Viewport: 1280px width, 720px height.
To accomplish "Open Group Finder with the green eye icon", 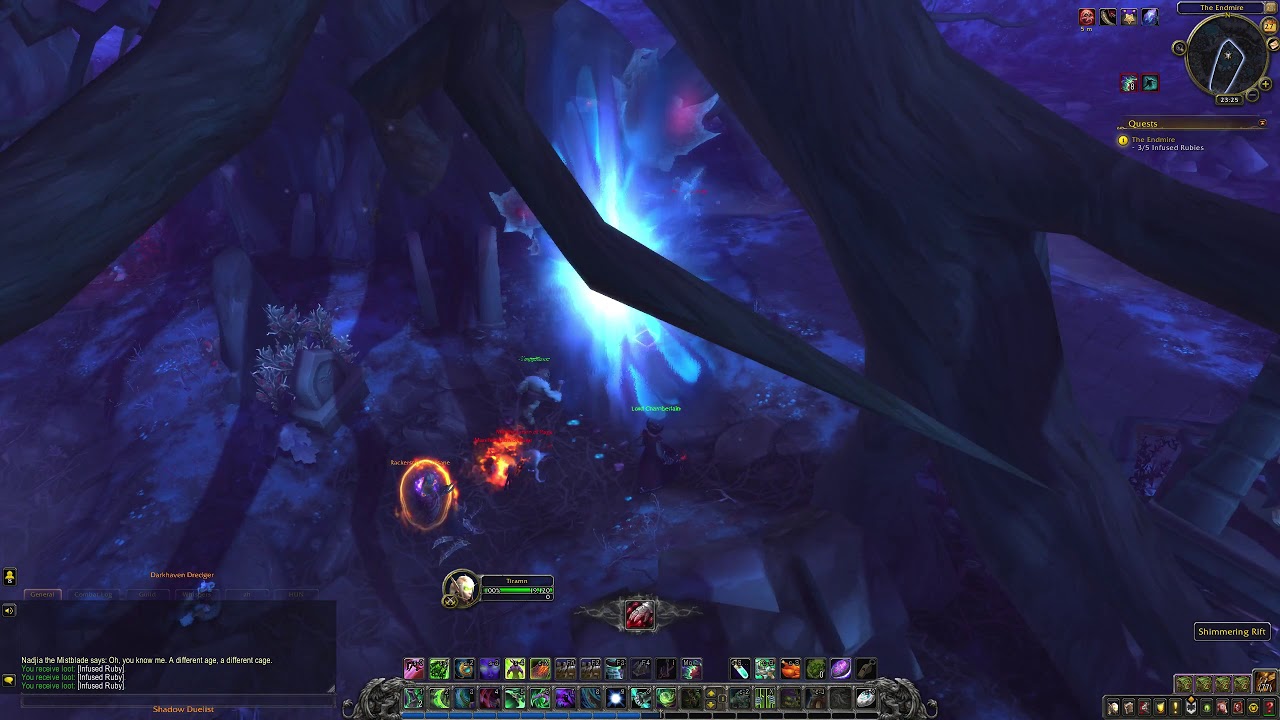I will click(x=1207, y=707).
